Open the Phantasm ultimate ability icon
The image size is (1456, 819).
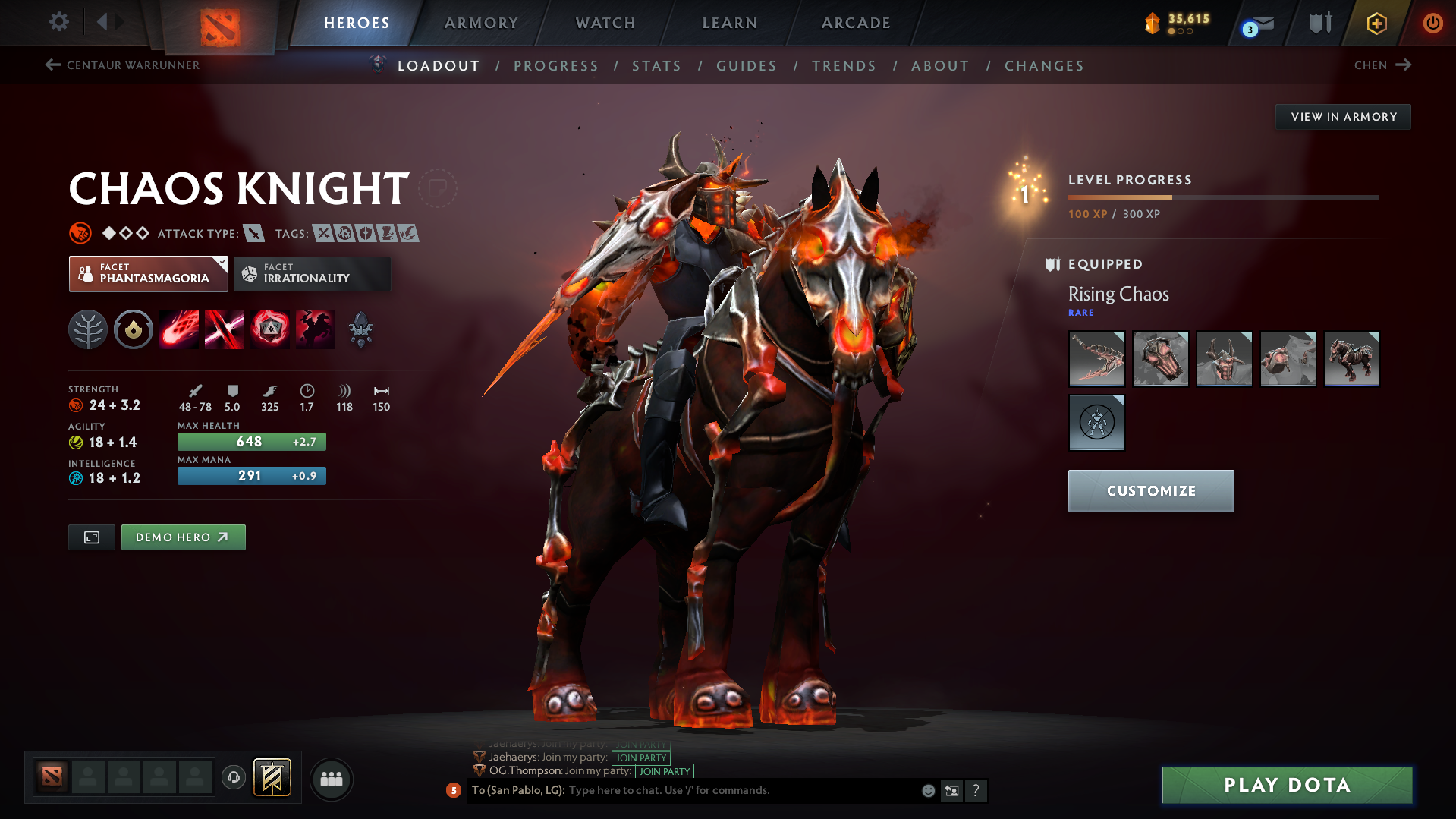316,329
